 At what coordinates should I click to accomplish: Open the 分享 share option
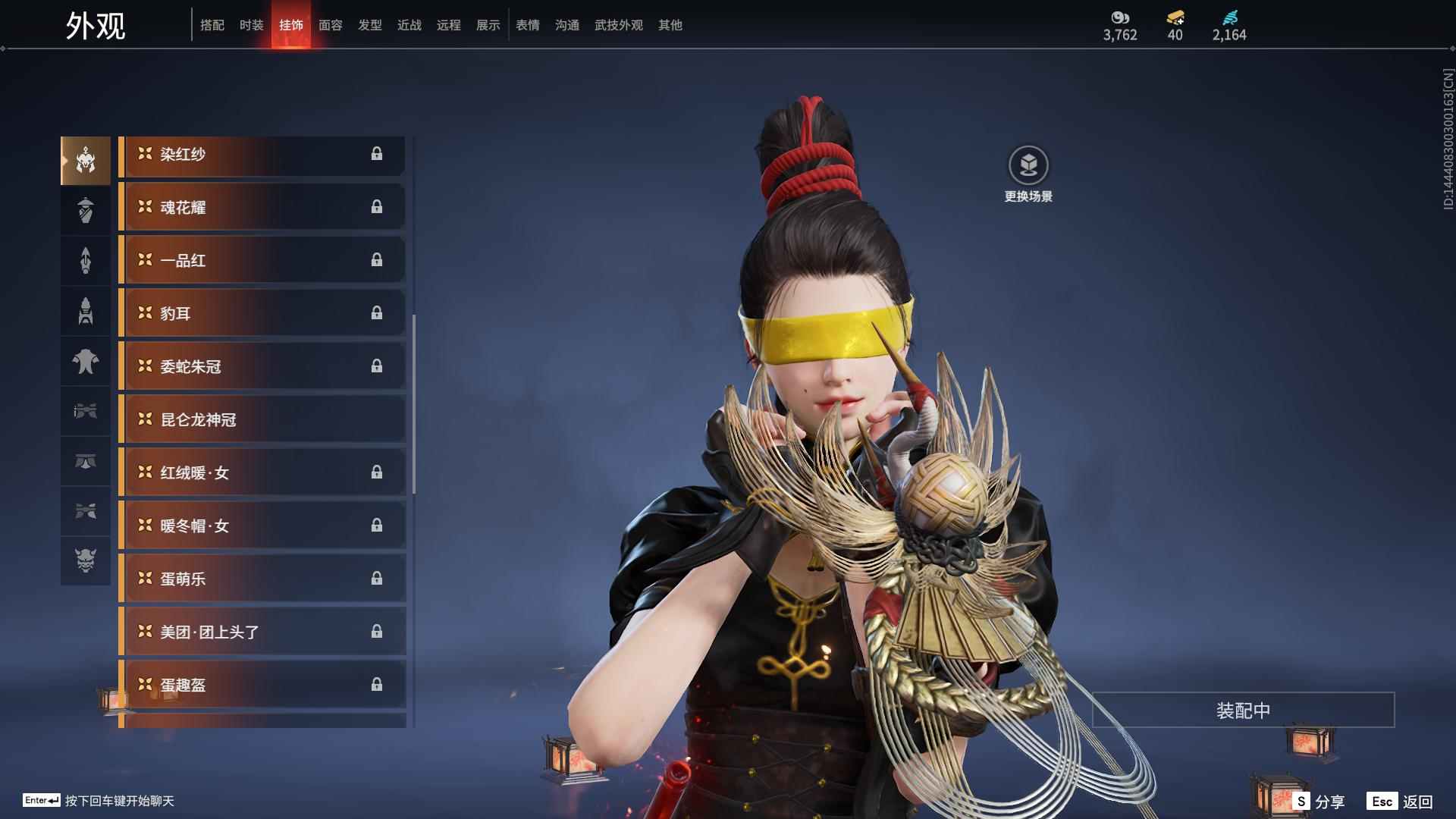(1319, 802)
